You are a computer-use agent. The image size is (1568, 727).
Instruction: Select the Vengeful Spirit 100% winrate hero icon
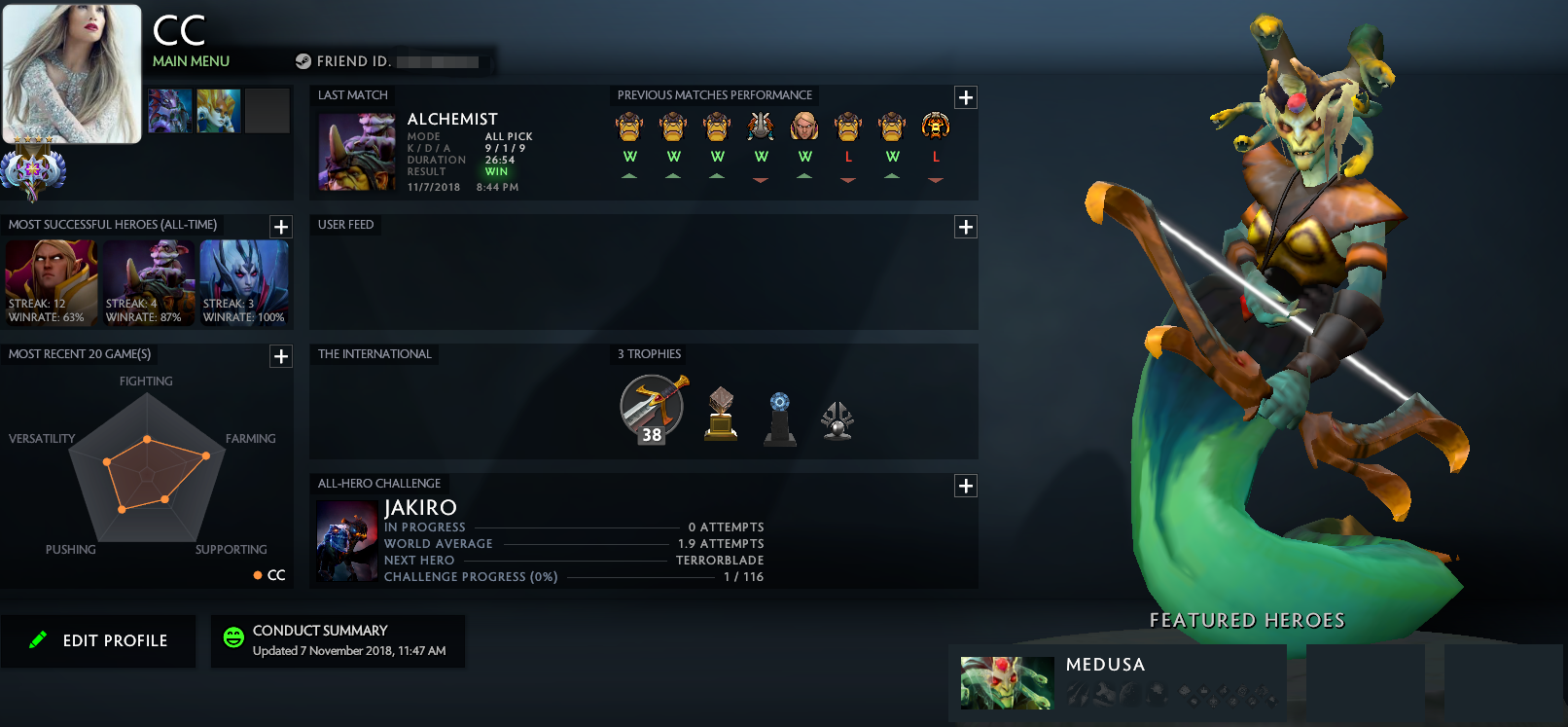[x=244, y=282]
